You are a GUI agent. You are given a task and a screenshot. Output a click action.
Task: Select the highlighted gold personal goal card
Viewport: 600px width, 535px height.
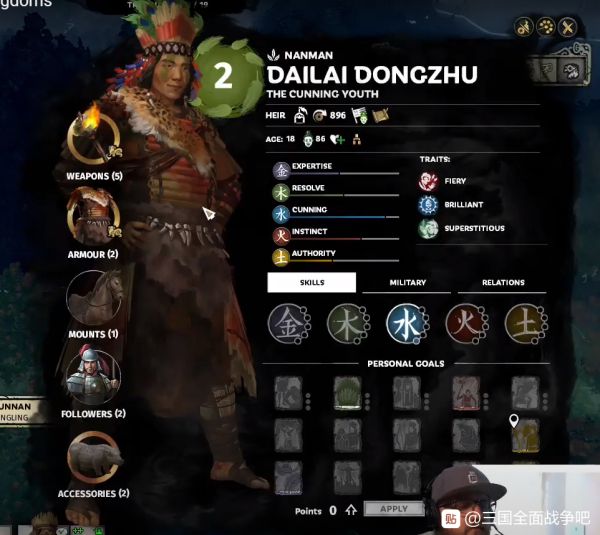(526, 434)
